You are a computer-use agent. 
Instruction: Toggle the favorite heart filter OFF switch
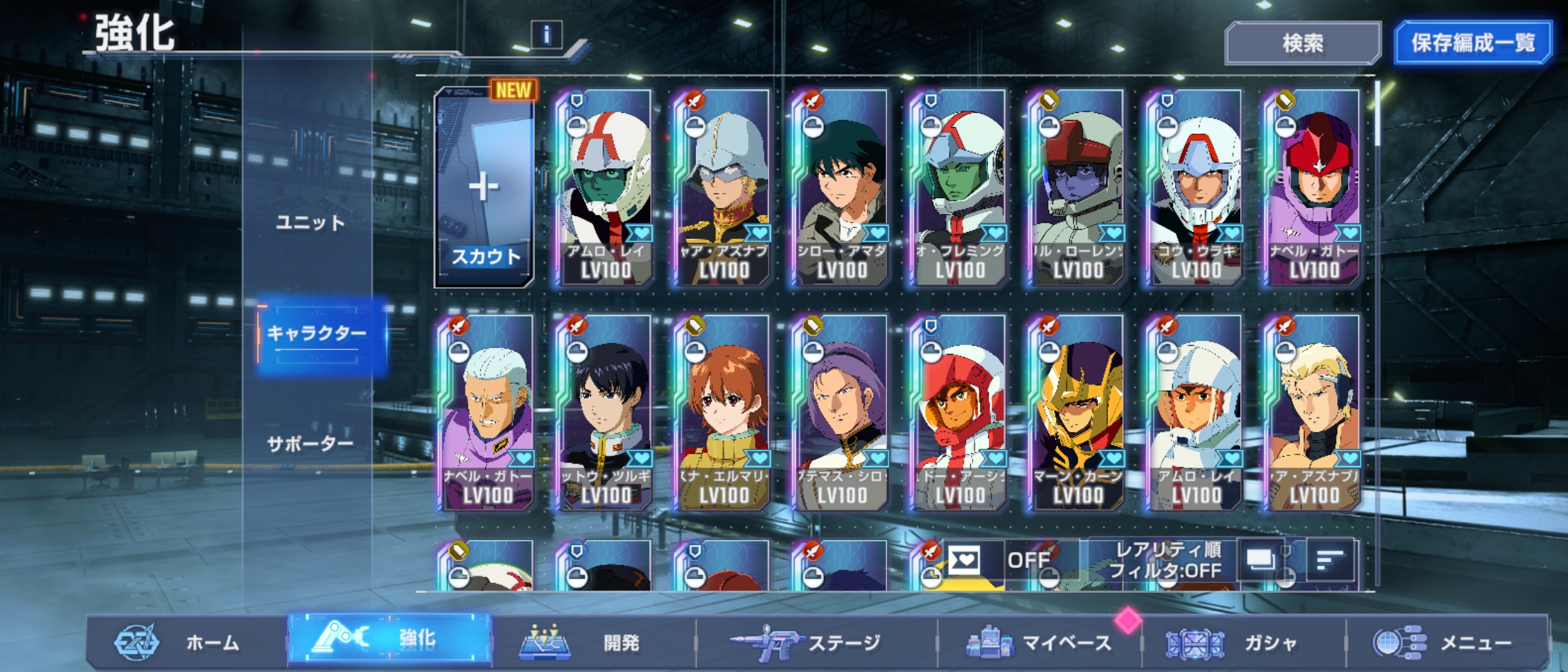[1003, 561]
